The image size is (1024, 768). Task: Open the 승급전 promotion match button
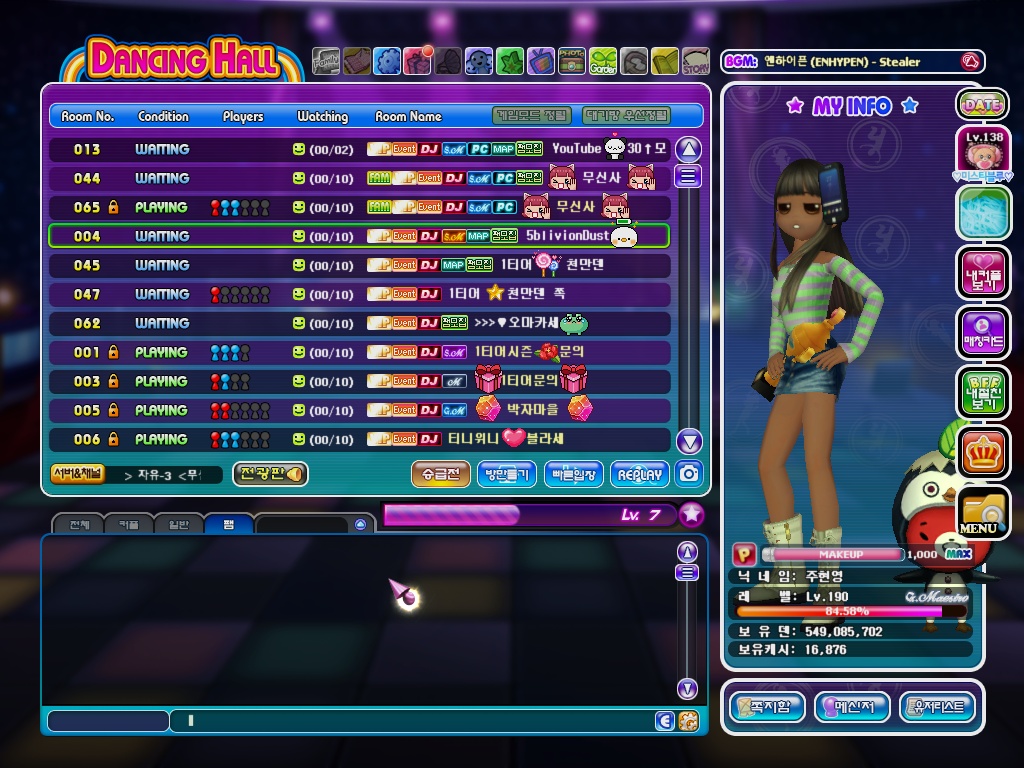[x=440, y=474]
